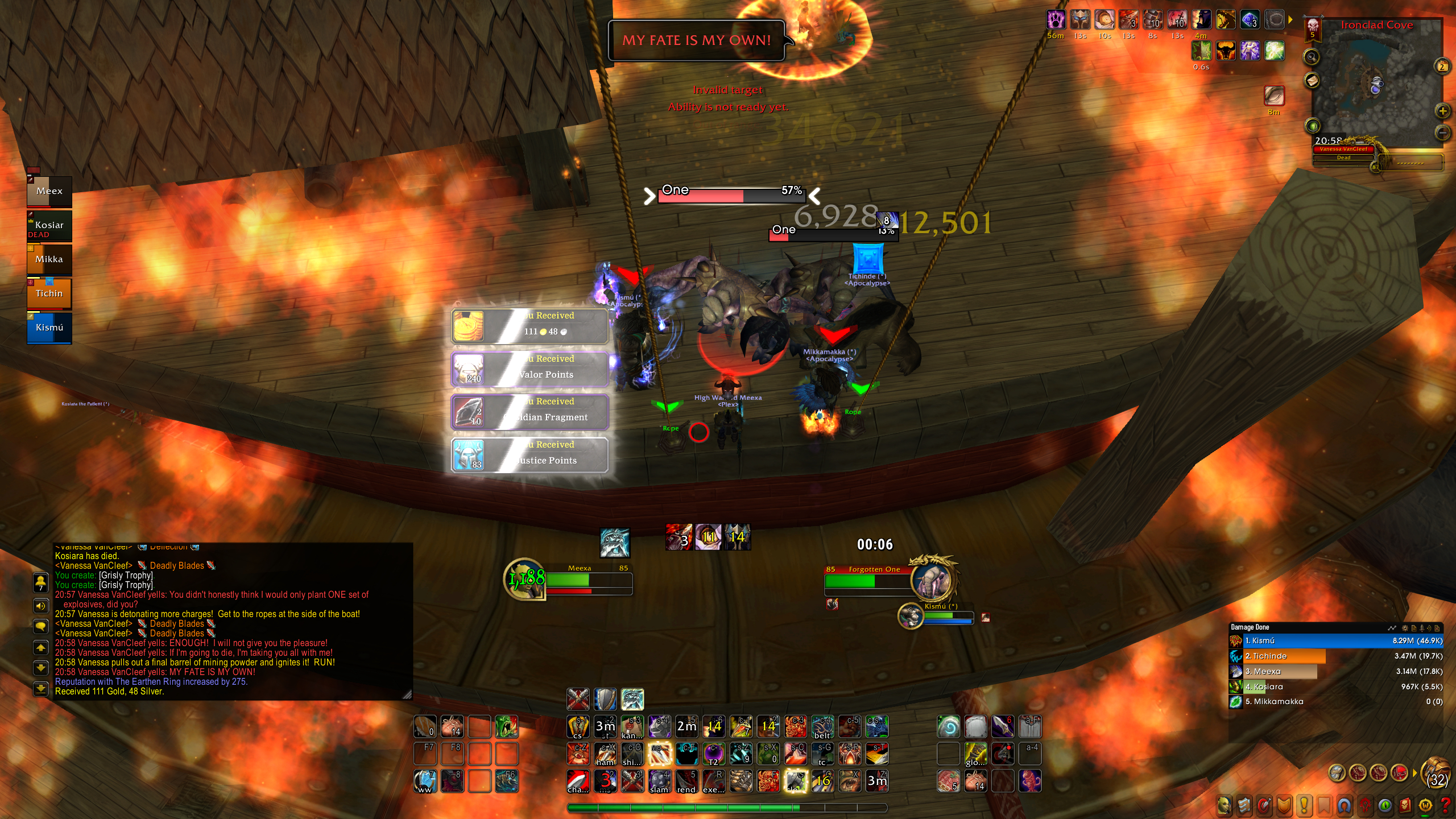The height and width of the screenshot is (819, 1456).
Task: Dismiss the Valor Points received toast
Action: coord(530,369)
